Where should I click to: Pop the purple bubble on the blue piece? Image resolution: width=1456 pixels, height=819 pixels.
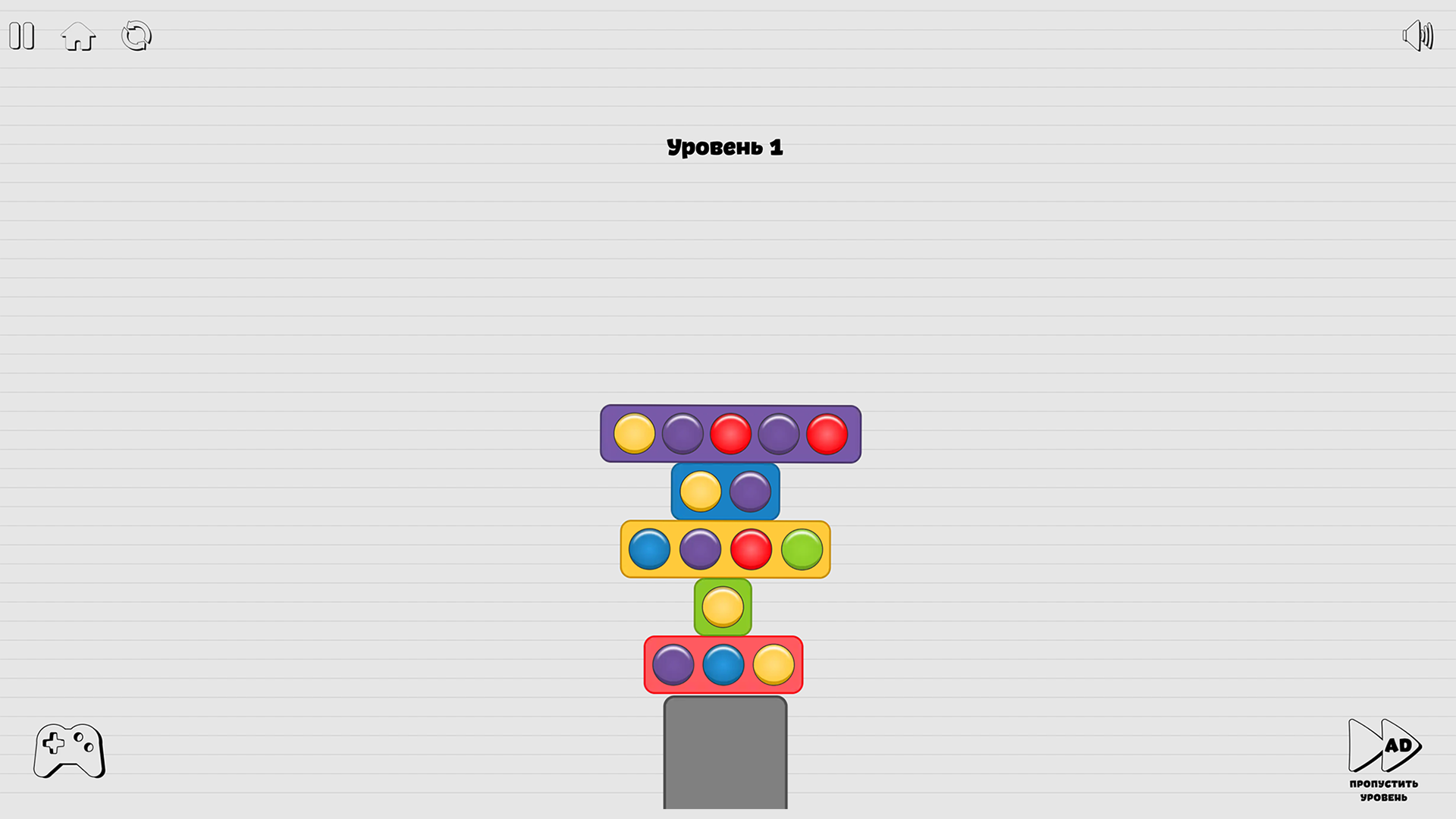[751, 491]
